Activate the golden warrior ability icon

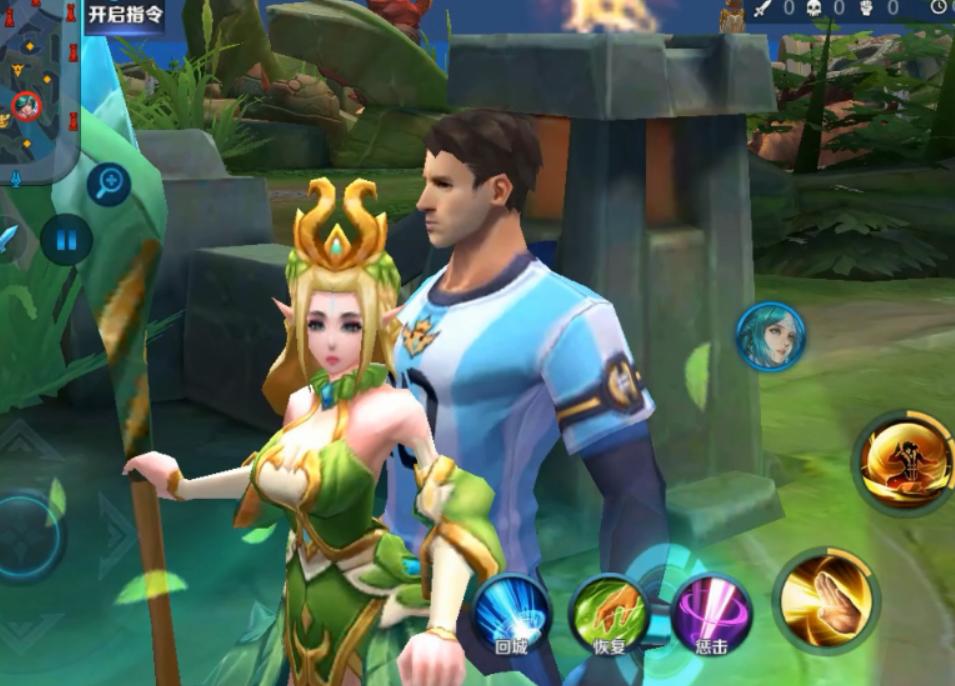904,461
